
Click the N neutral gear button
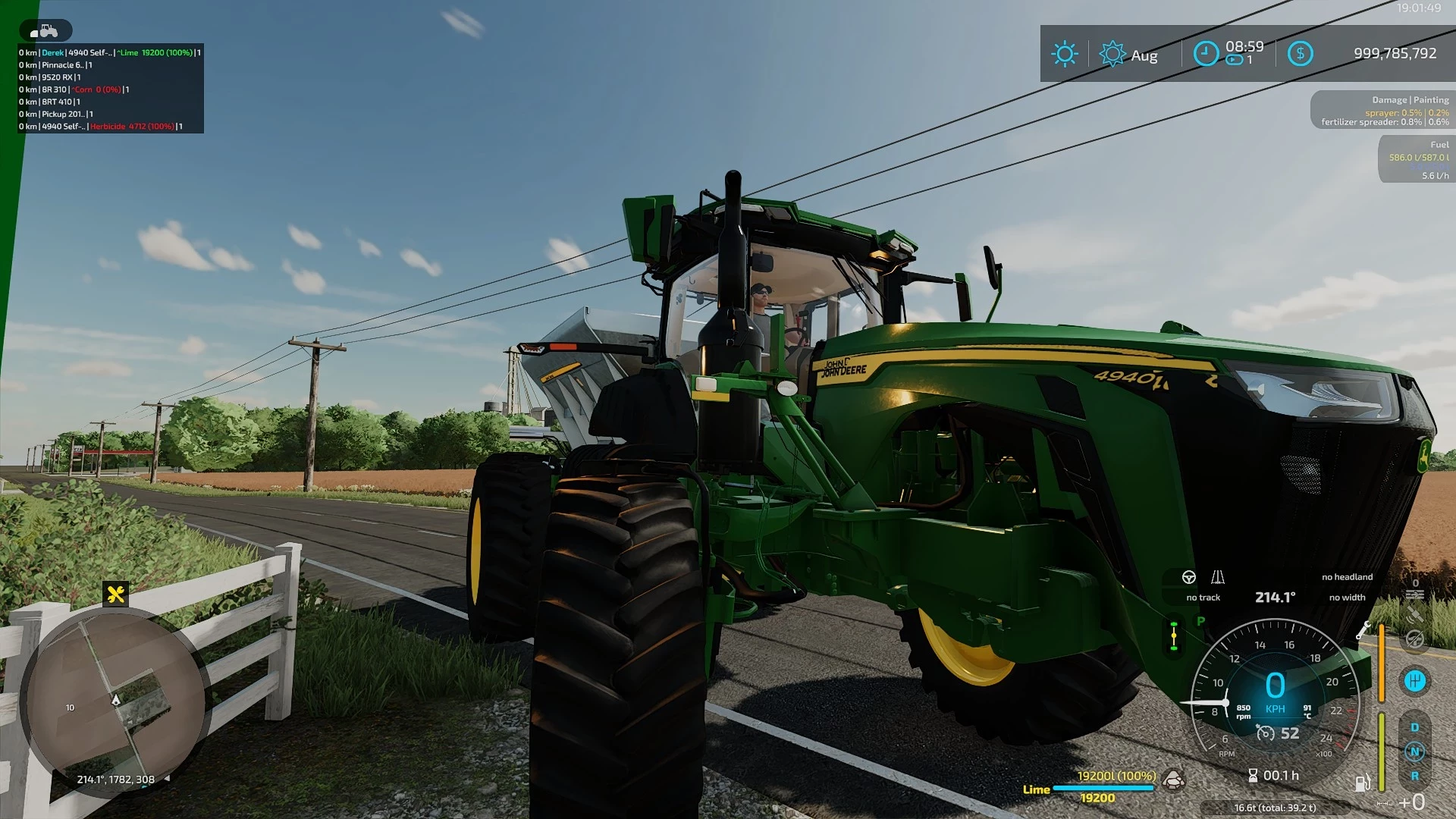pyautogui.click(x=1416, y=752)
